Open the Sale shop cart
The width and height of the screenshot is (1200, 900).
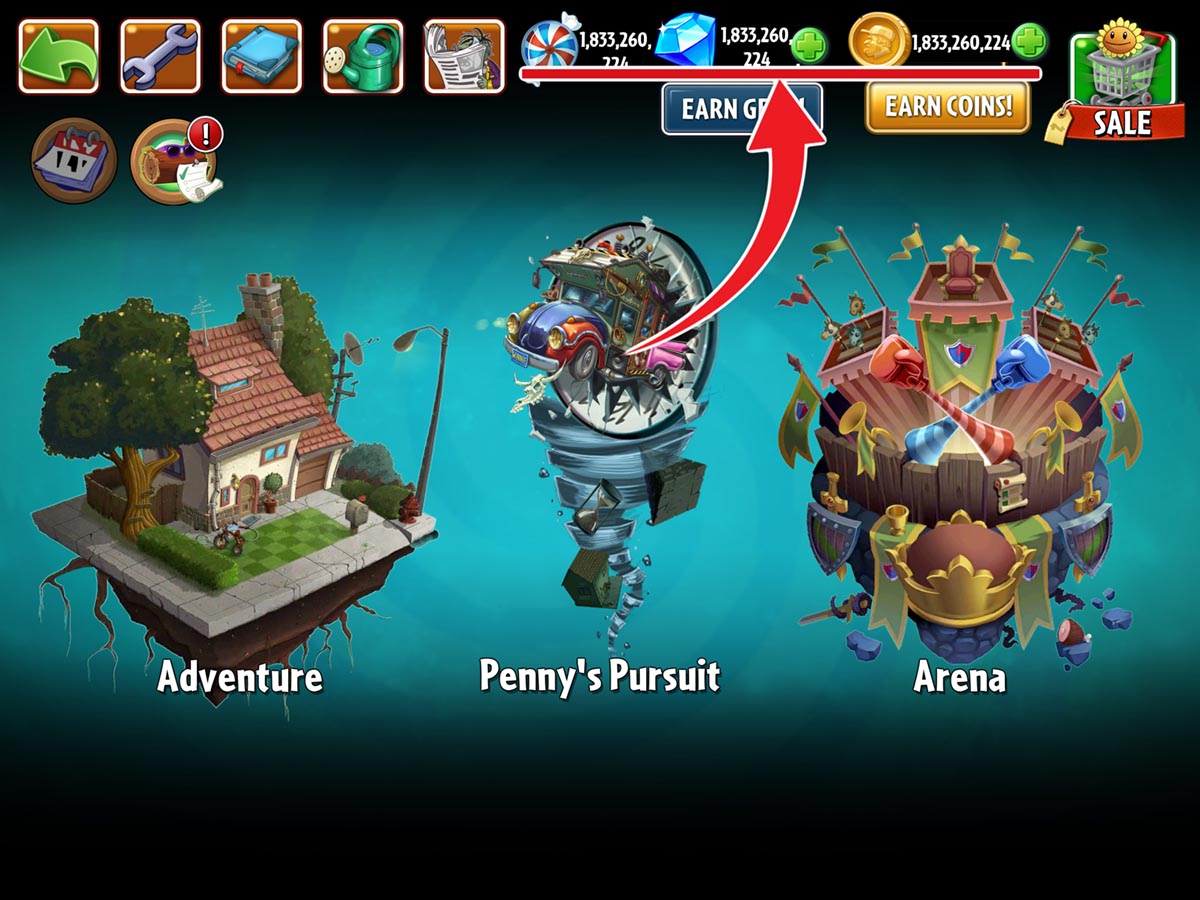point(1120,85)
